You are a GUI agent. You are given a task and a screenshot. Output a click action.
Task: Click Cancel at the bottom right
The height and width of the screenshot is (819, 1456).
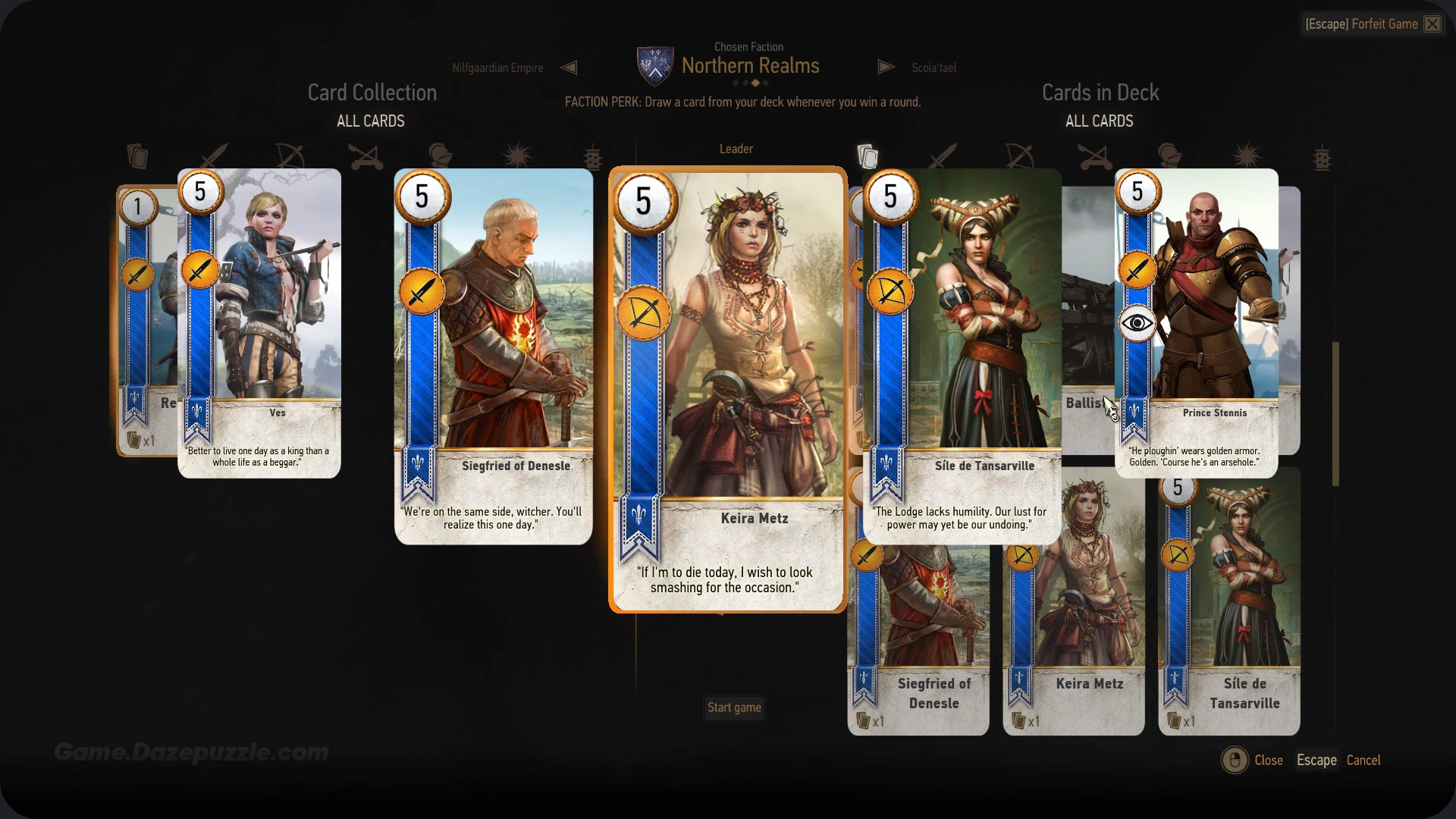click(x=1363, y=760)
